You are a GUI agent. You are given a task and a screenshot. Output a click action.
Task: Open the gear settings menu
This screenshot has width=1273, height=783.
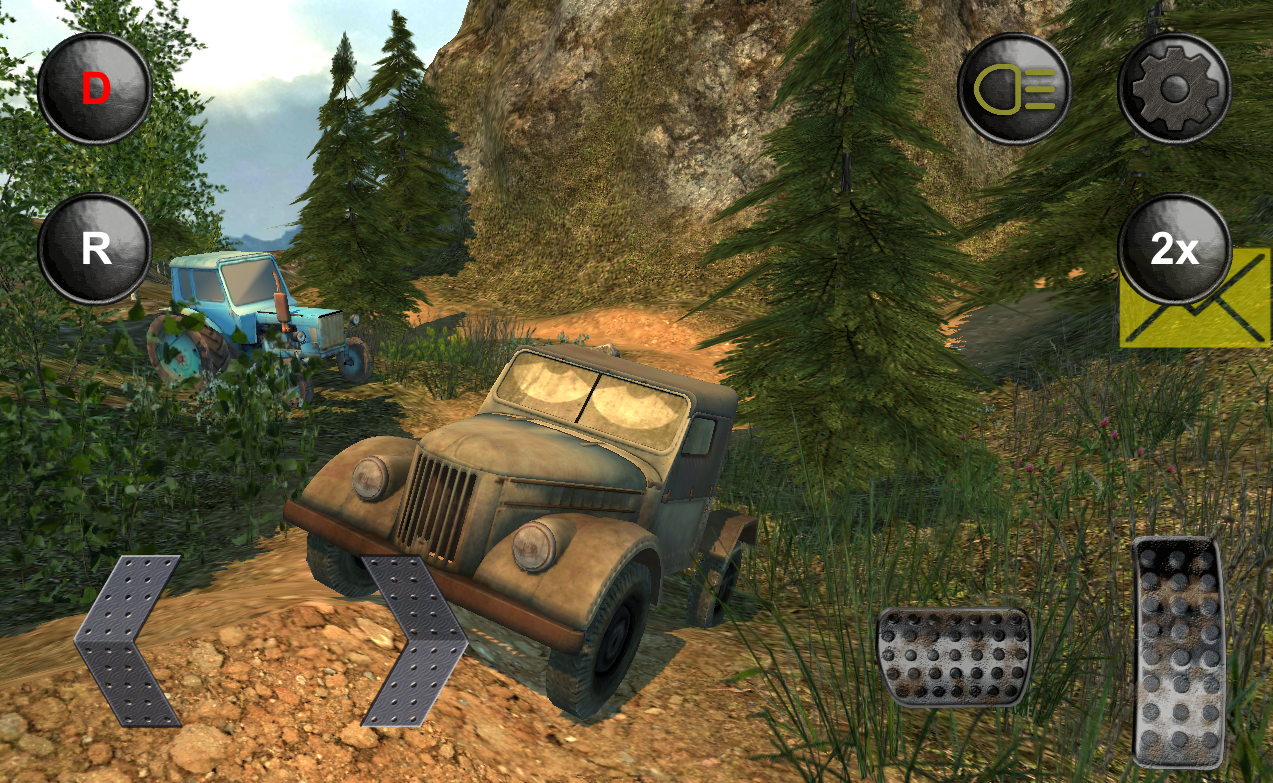pos(1174,89)
